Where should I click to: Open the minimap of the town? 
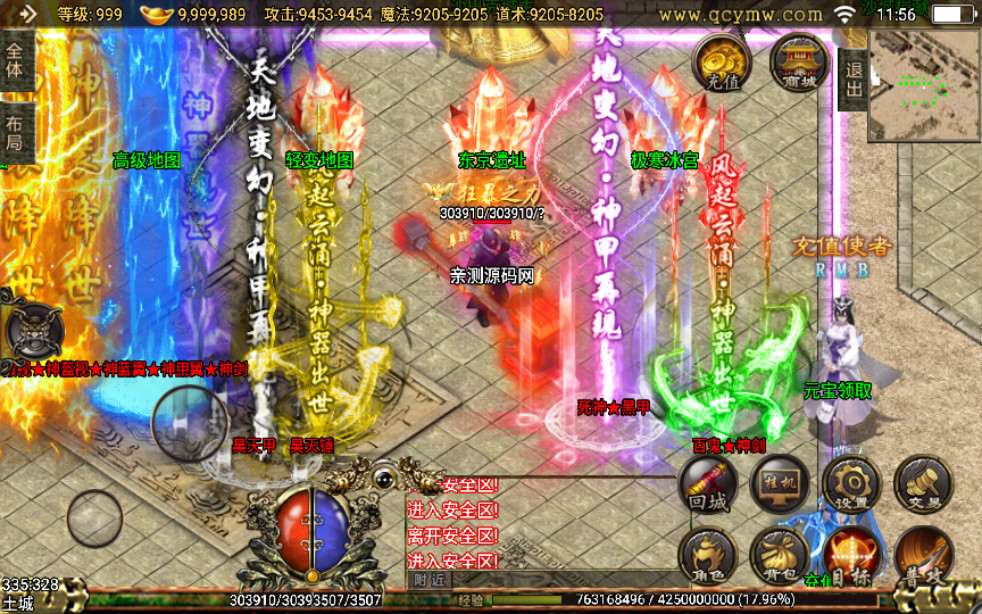924,83
